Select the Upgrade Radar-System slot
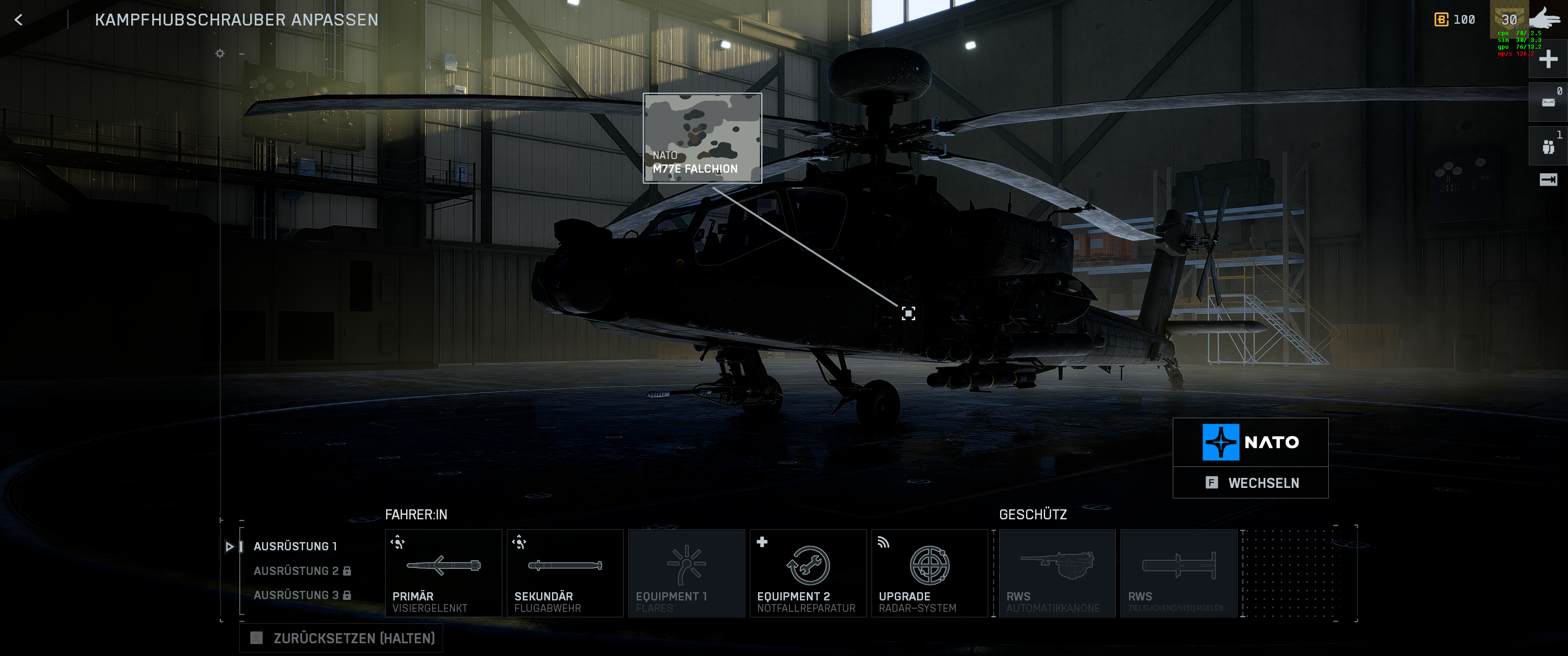The width and height of the screenshot is (1568, 656). click(929, 573)
